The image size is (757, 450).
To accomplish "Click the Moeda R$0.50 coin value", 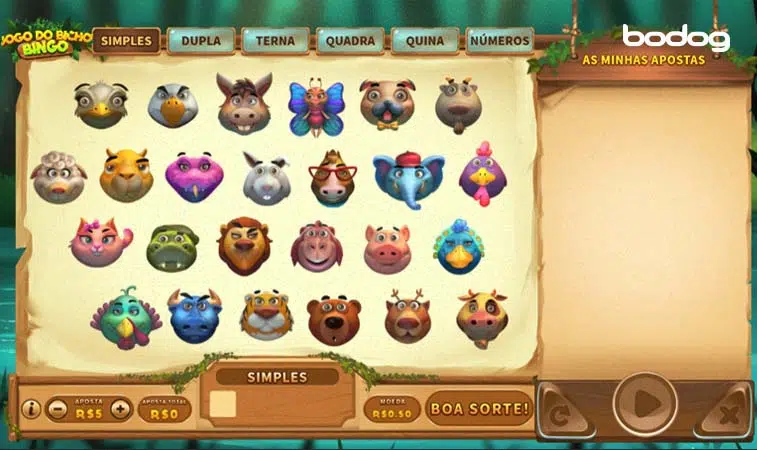I will [x=391, y=409].
